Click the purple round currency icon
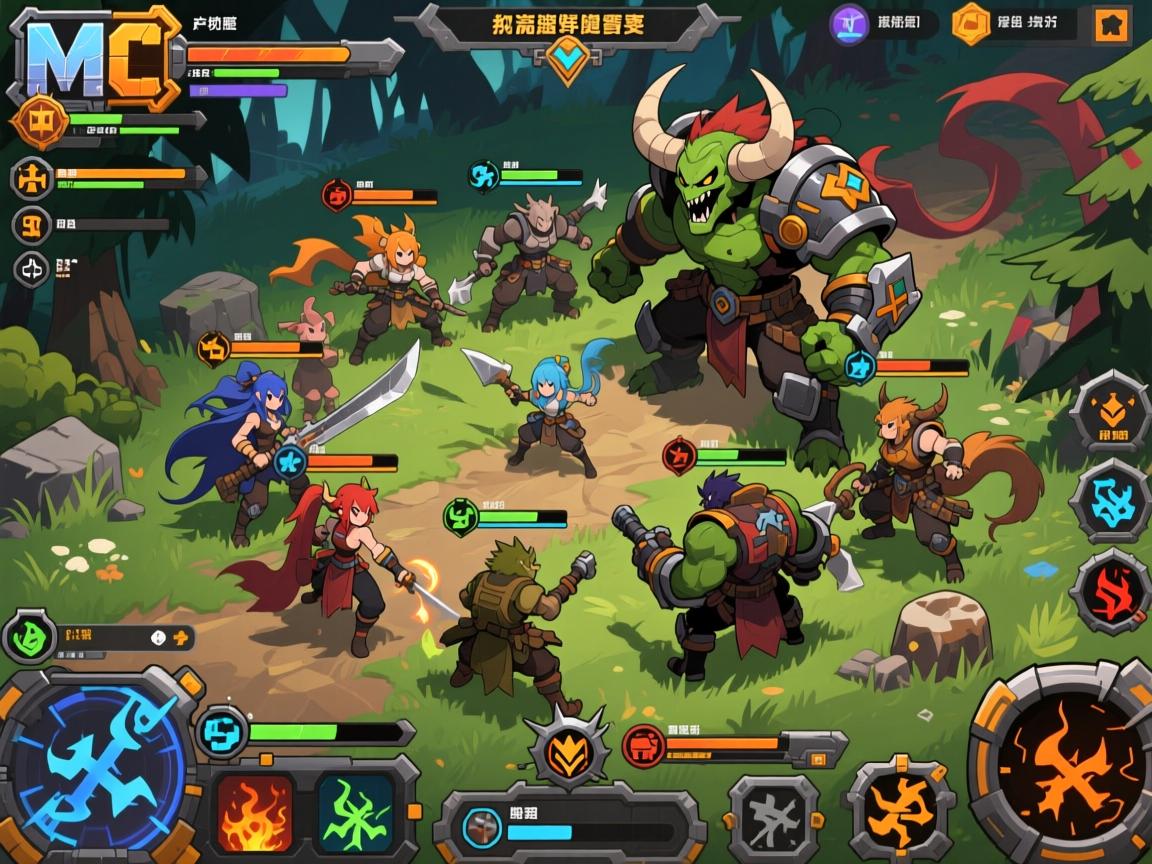1152x864 pixels. coord(850,24)
